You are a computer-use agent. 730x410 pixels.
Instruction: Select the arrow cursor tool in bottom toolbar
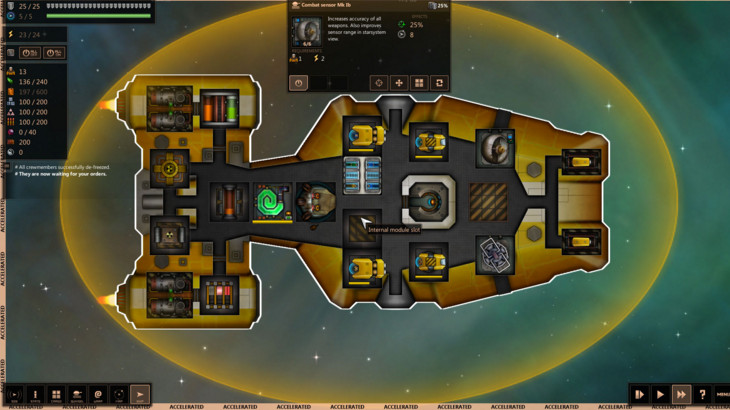(x=140, y=395)
